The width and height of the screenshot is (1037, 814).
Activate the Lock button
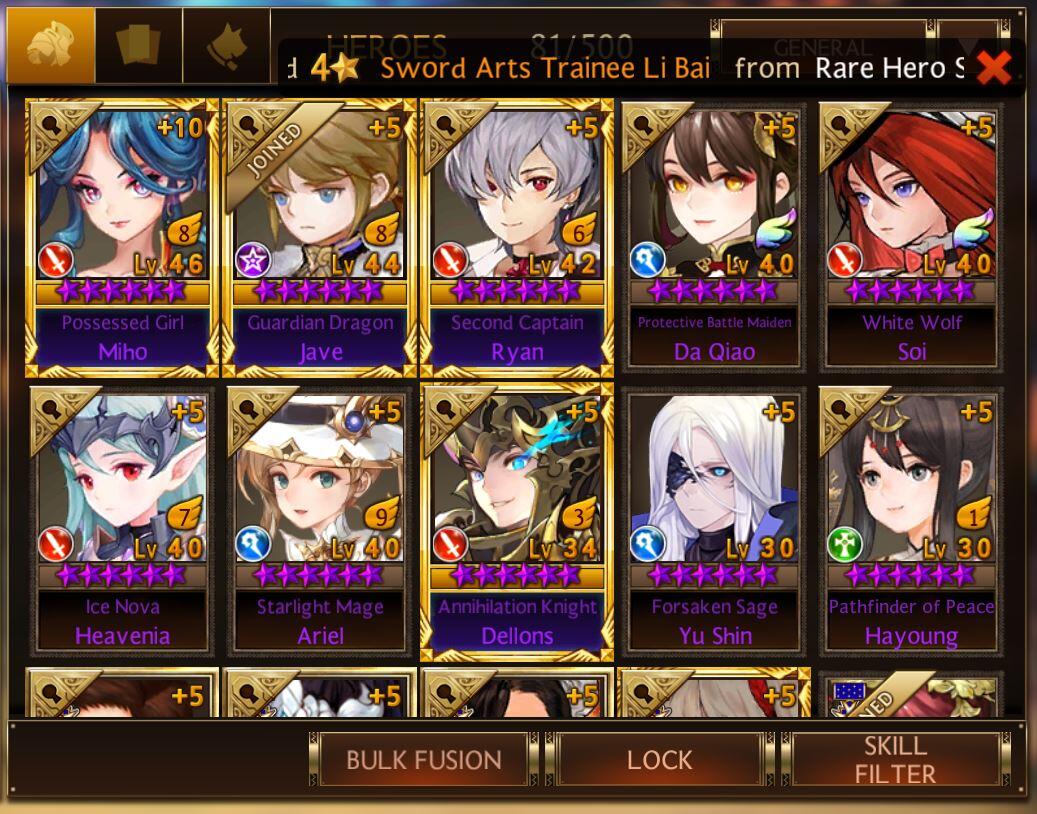[659, 760]
